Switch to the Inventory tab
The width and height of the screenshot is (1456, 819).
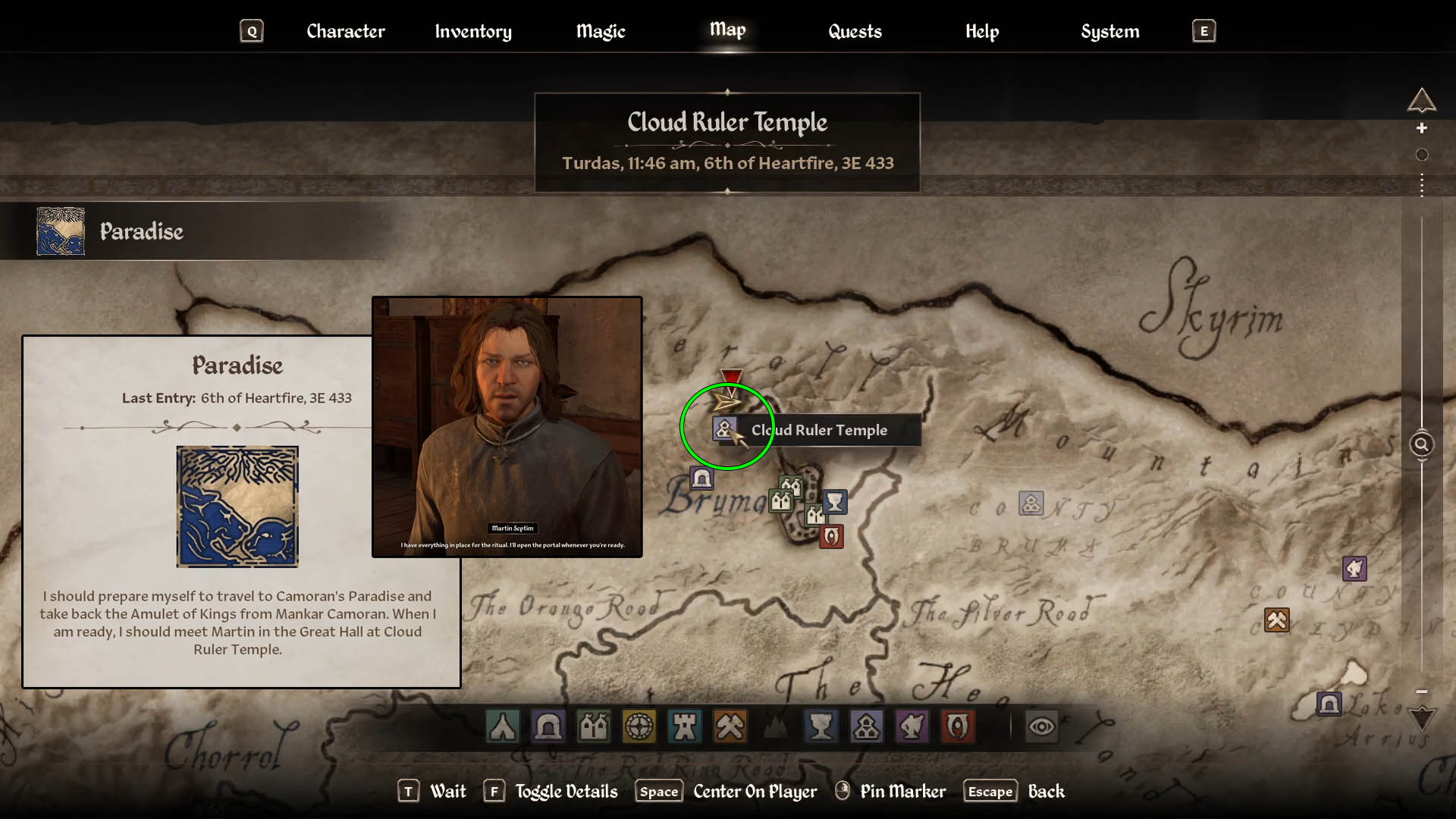tap(473, 31)
